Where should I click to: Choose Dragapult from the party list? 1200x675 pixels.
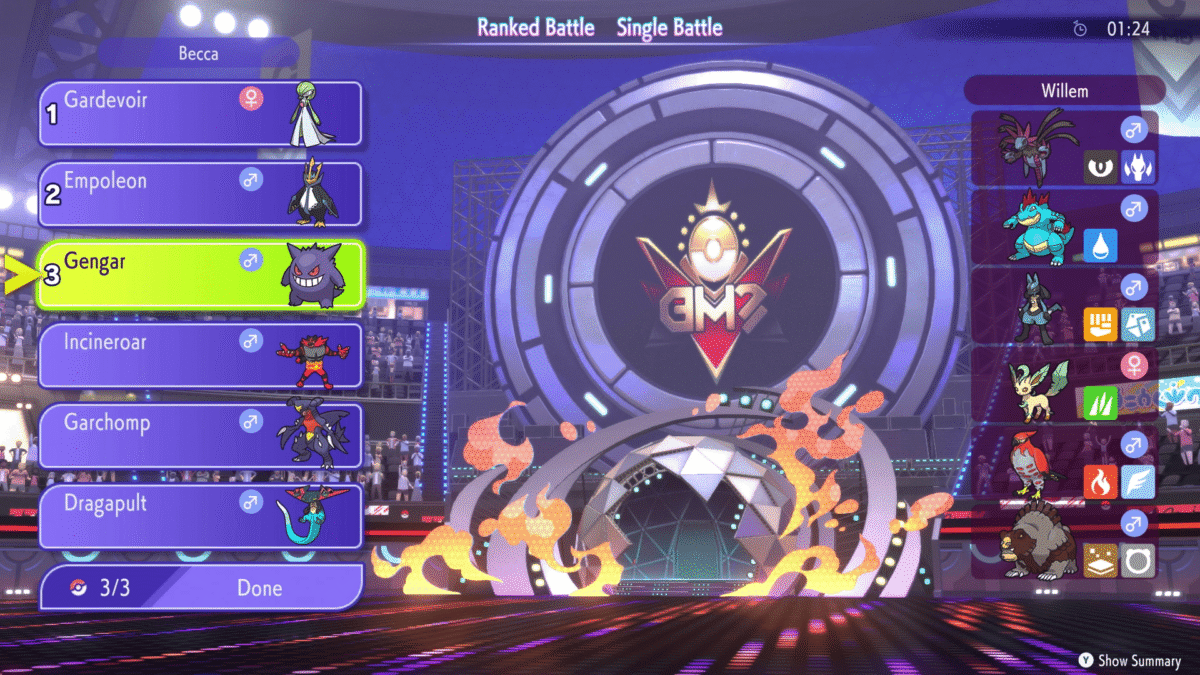pos(200,516)
